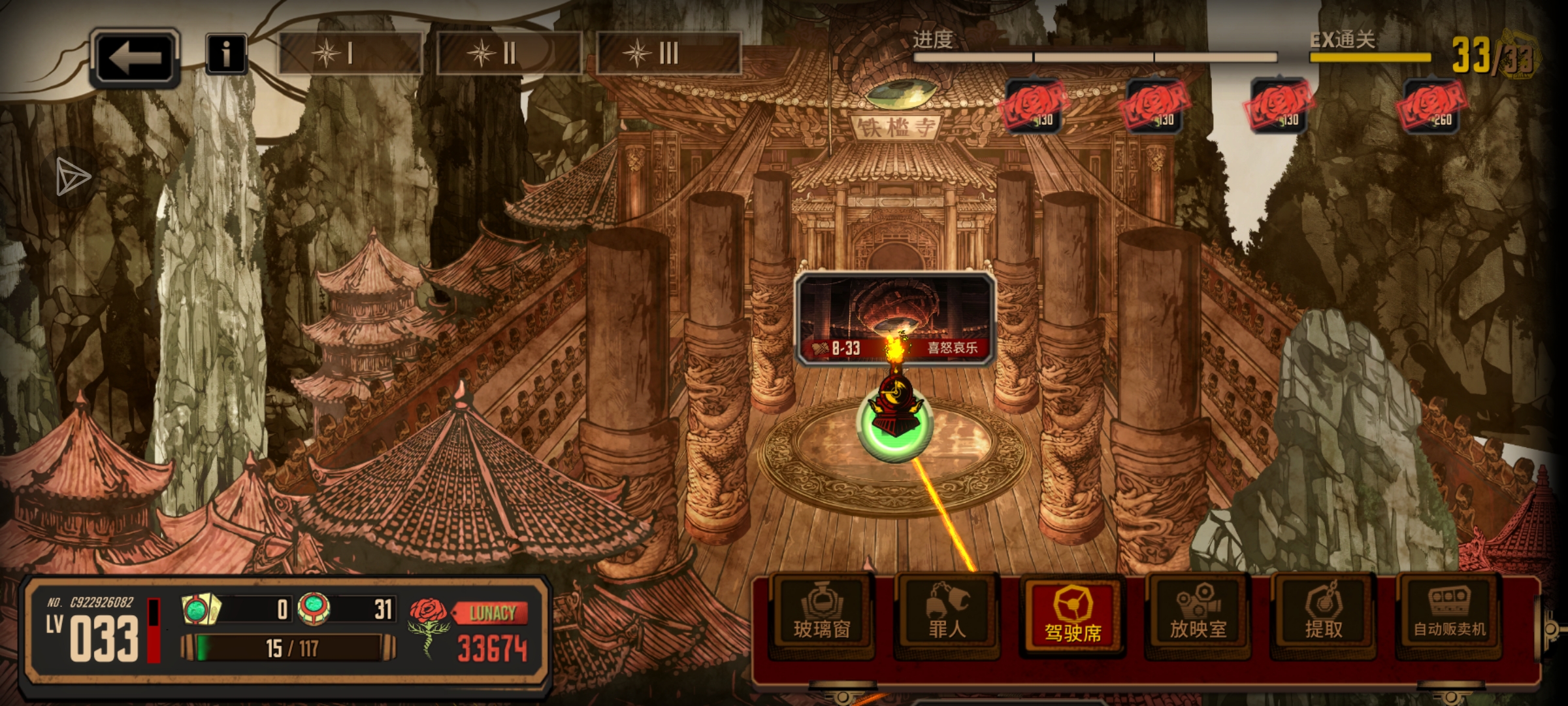Click the green enkephalin module icon
The width and height of the screenshot is (1568, 706).
click(314, 609)
